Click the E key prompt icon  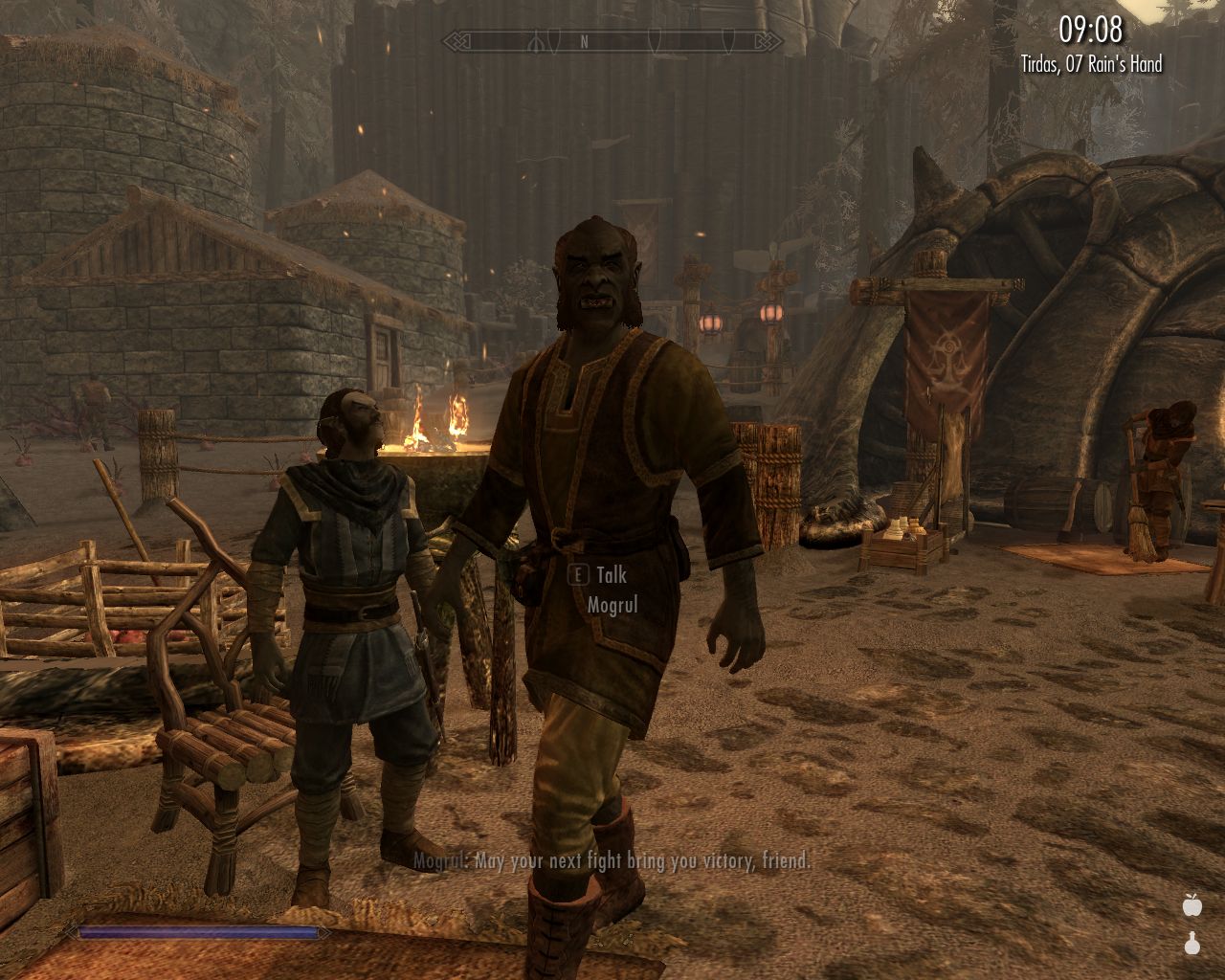[x=577, y=575]
